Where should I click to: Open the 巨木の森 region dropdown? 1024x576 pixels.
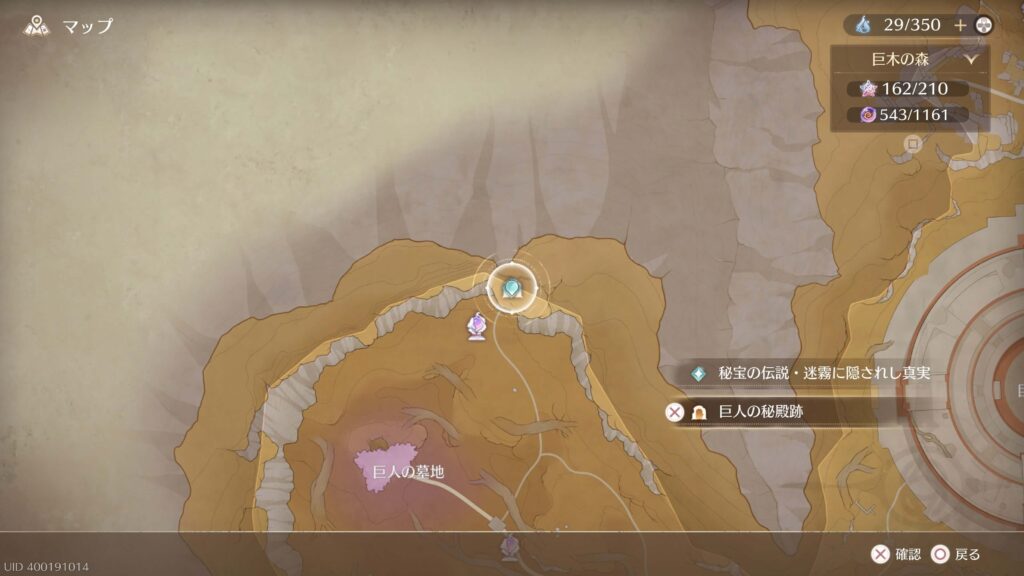point(910,59)
